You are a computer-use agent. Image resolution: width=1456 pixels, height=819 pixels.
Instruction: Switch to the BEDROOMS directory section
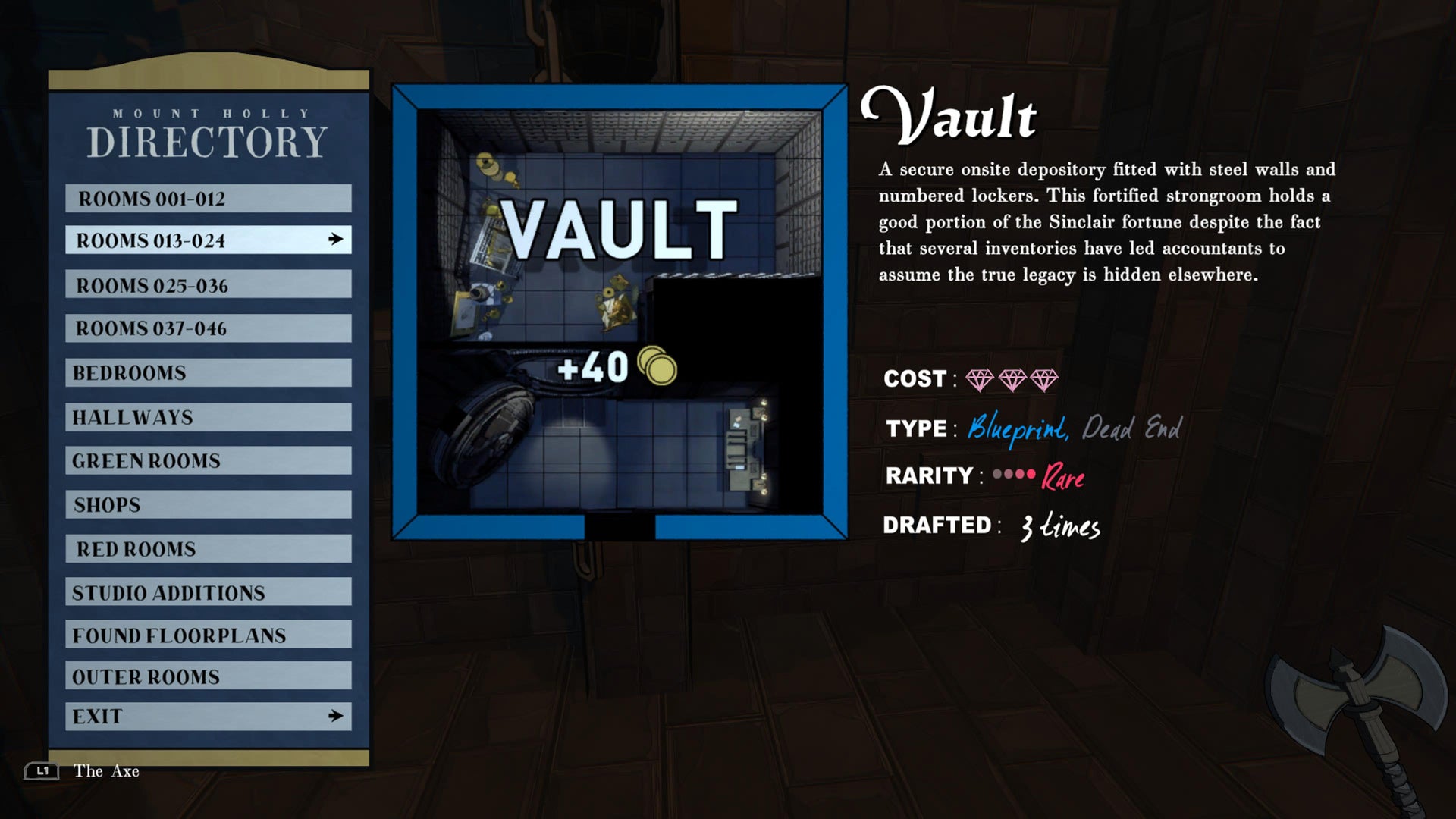[209, 373]
